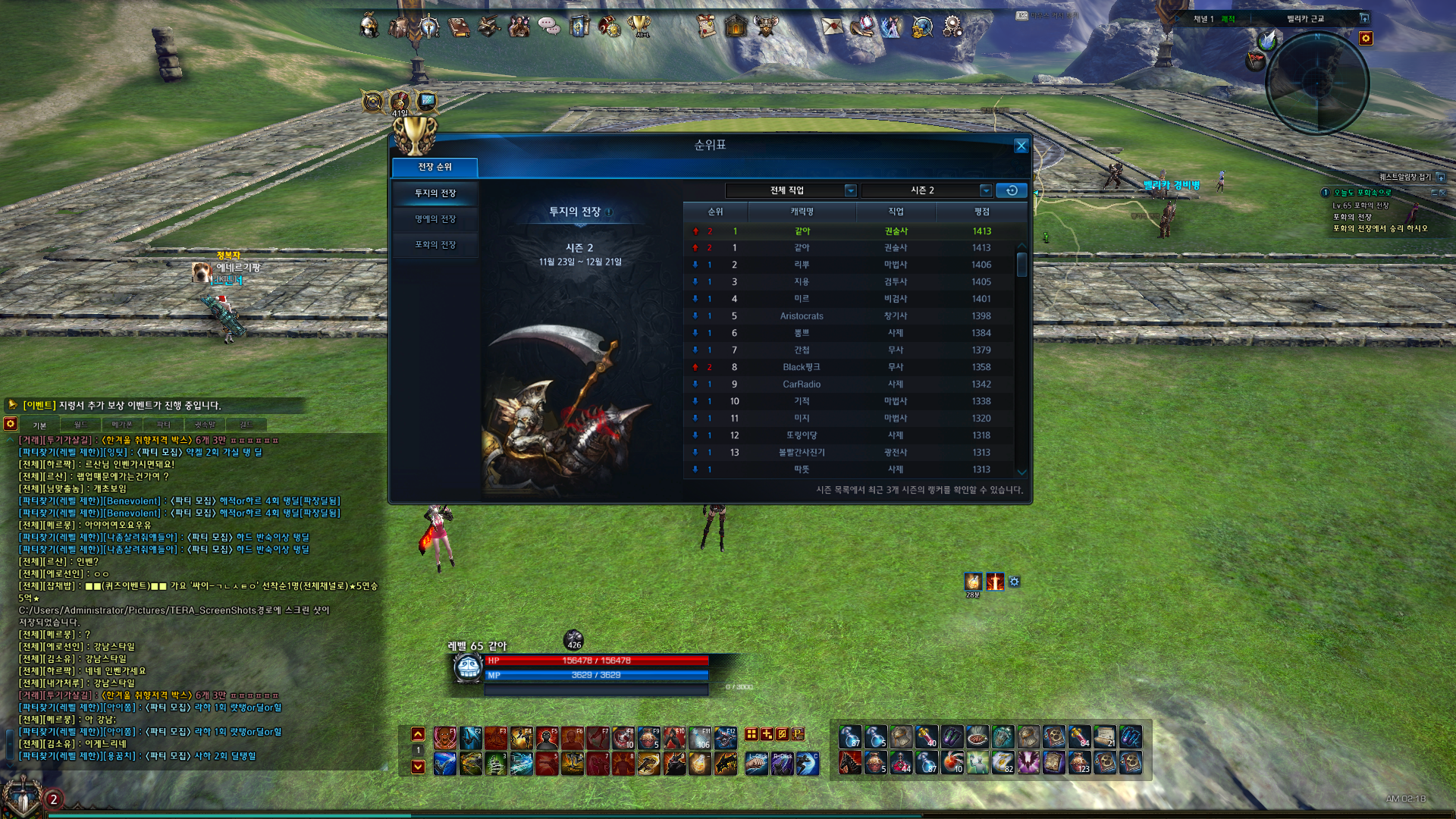Switch hotbar page with the up arrow
The width and height of the screenshot is (1456, 819).
point(418,734)
